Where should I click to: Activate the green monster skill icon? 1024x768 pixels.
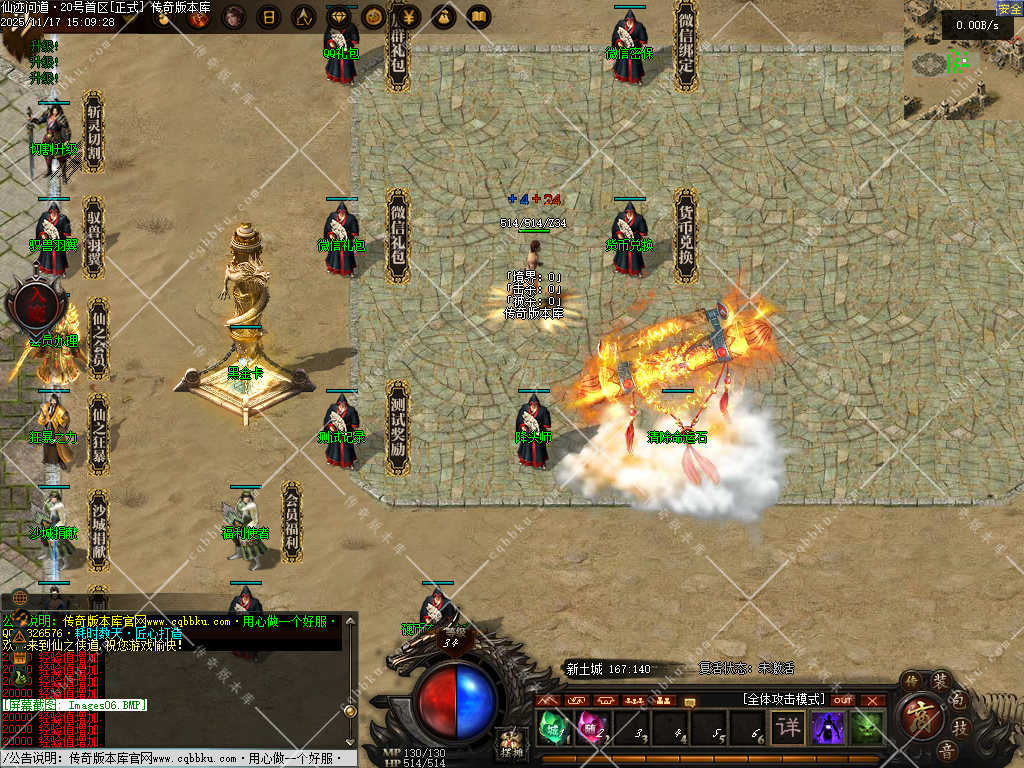point(867,727)
